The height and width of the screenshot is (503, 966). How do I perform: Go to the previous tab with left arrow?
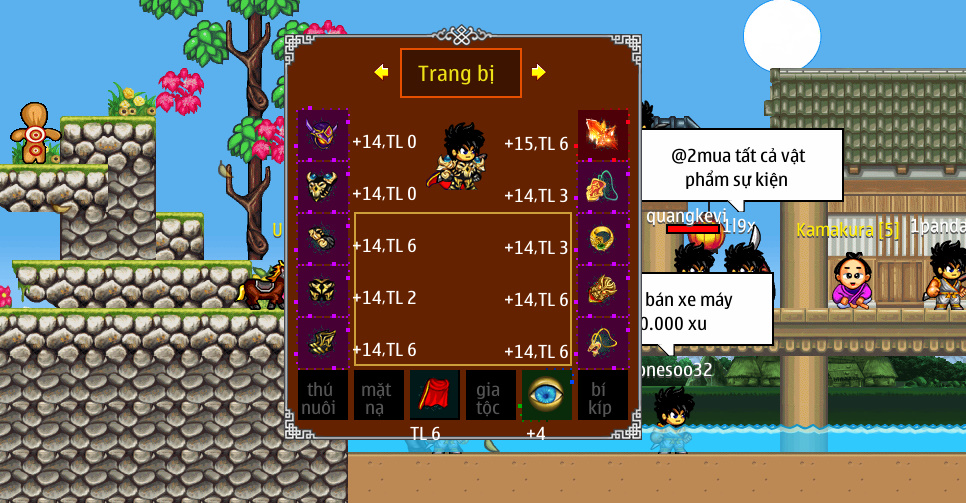point(381,72)
